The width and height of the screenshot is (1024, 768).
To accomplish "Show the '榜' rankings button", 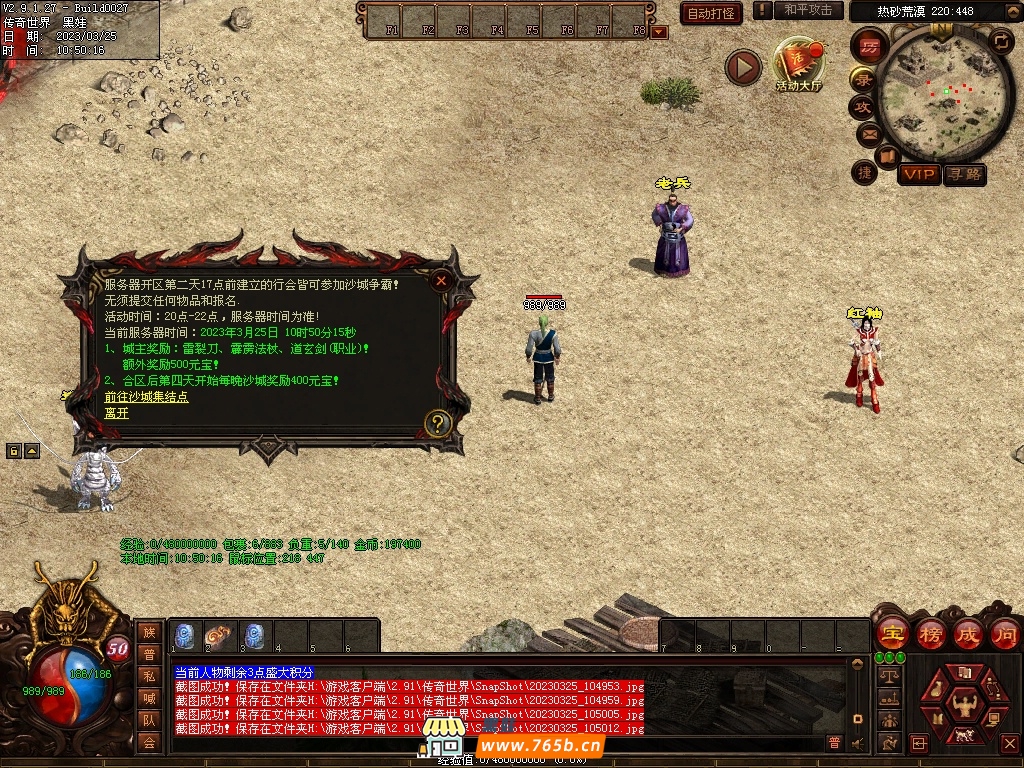I will (930, 634).
